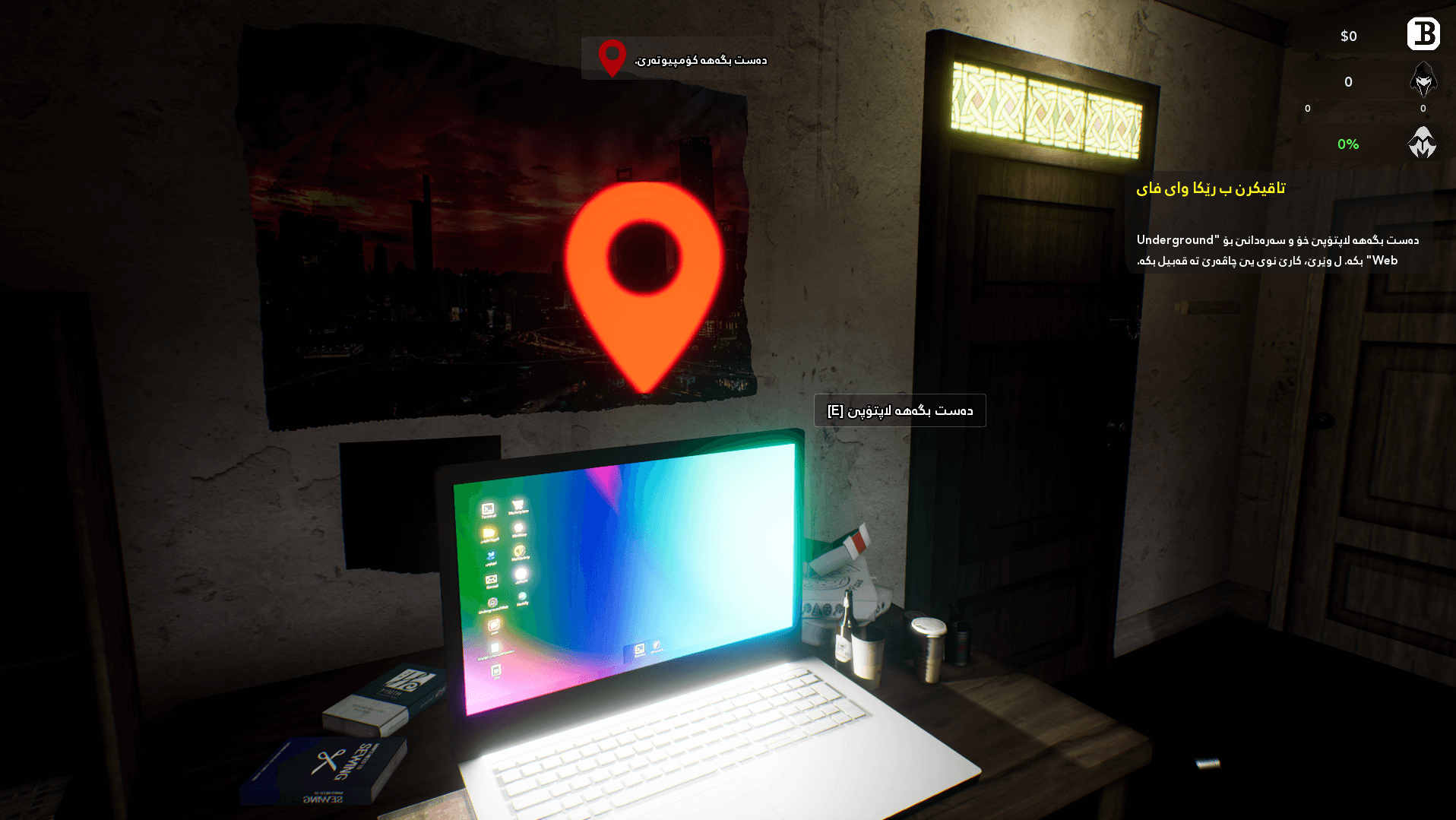Viewport: 1456px width, 820px height.
Task: Click the white circular app icon
Action: click(521, 573)
